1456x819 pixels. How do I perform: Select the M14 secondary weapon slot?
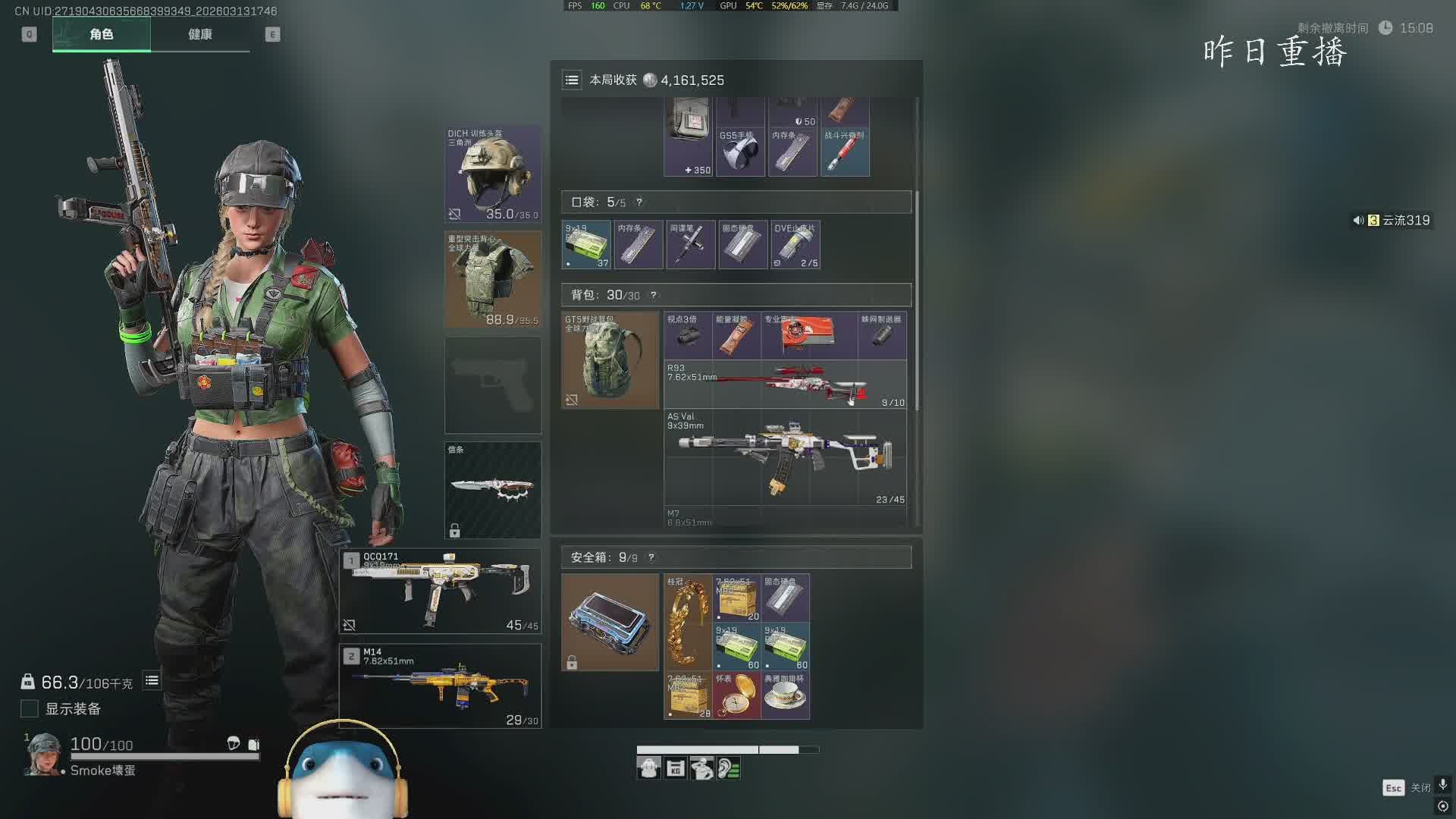coord(441,686)
